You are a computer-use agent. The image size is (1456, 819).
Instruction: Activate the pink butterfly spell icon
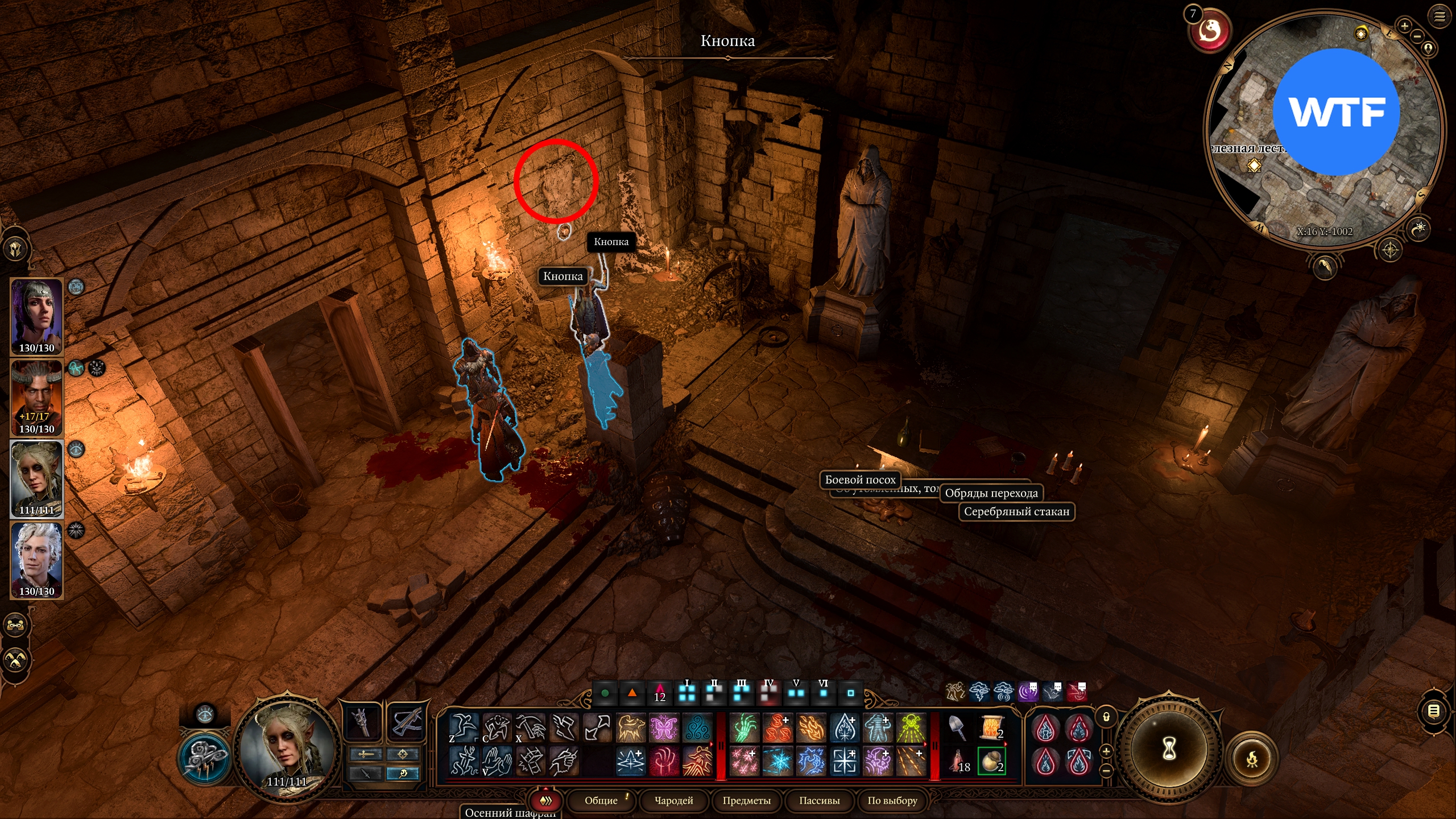tap(664, 728)
